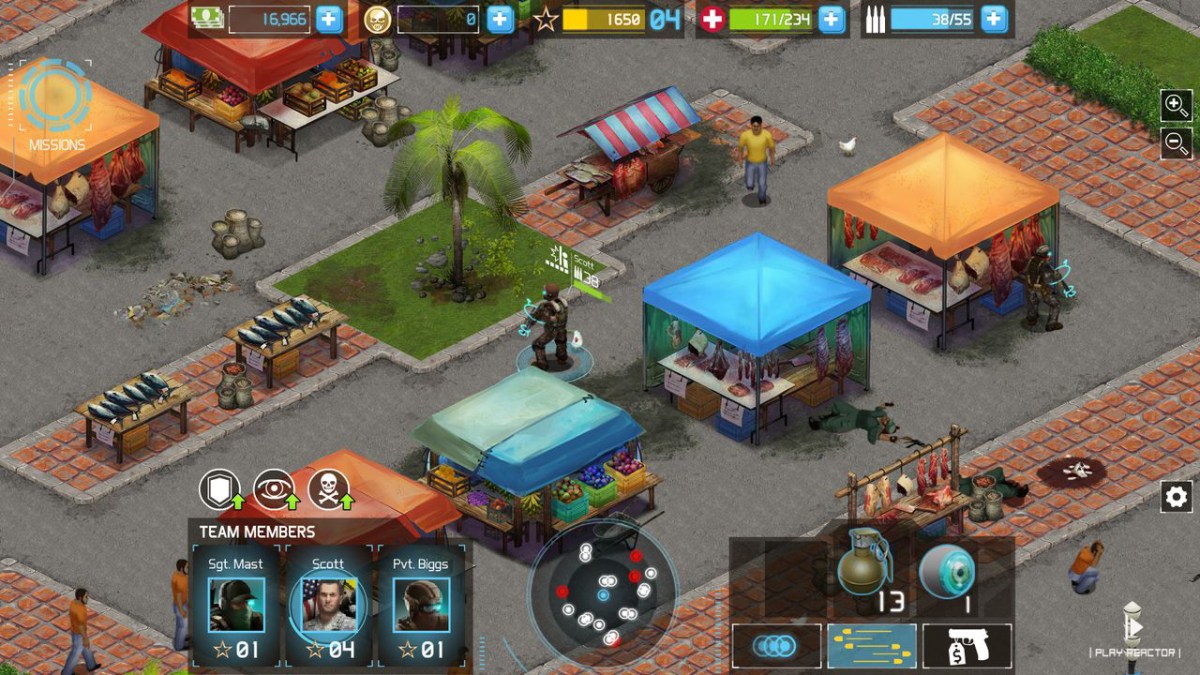Buy more ammo with the plus button
1200x675 pixels.
tap(993, 19)
